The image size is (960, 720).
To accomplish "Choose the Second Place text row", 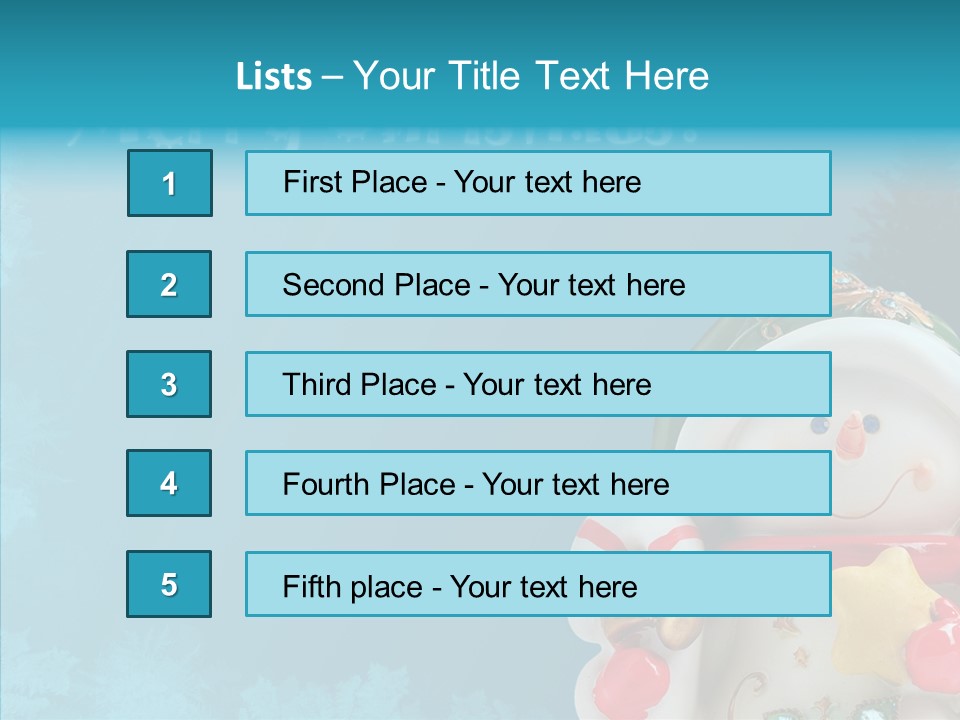I will pos(538,284).
